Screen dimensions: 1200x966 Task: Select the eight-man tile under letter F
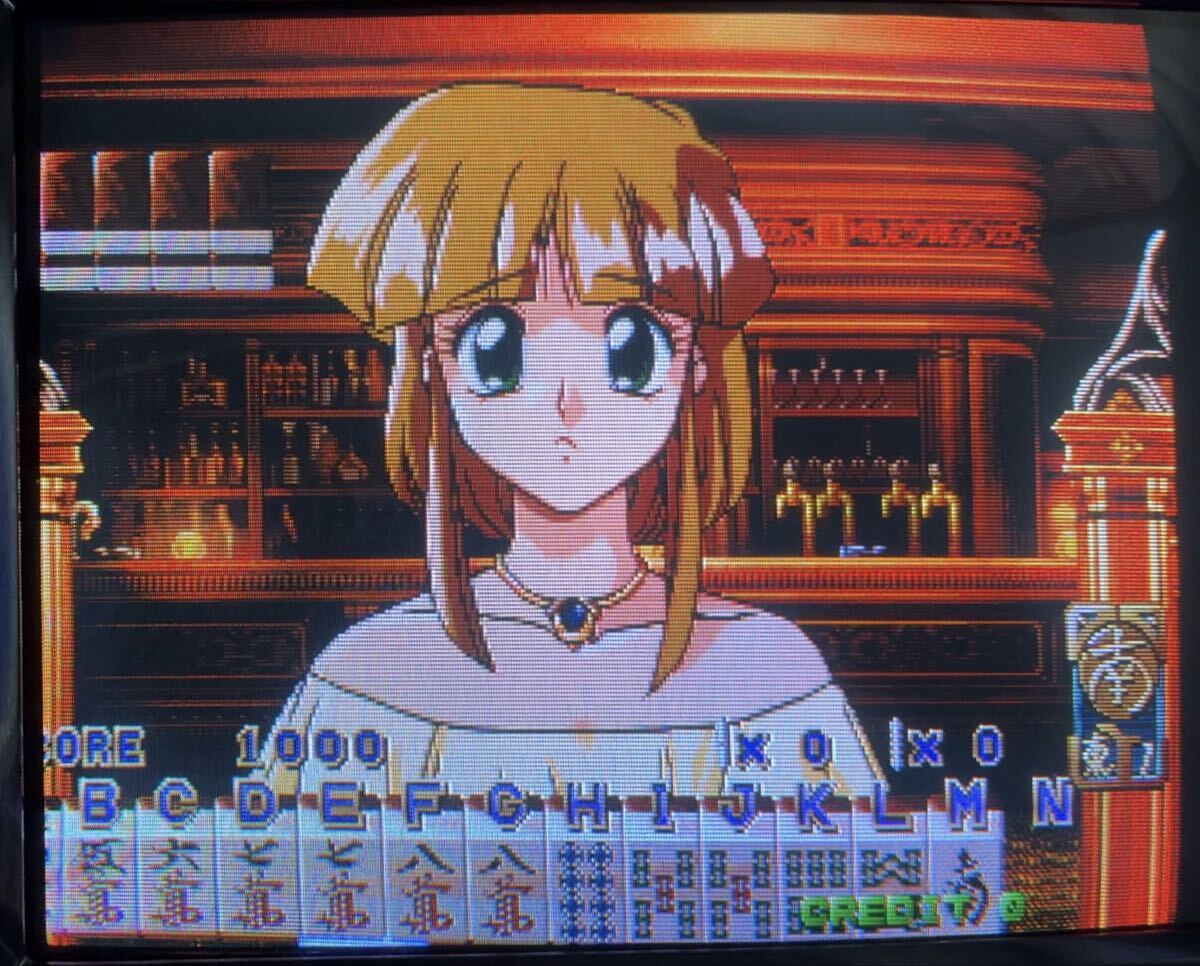424,880
